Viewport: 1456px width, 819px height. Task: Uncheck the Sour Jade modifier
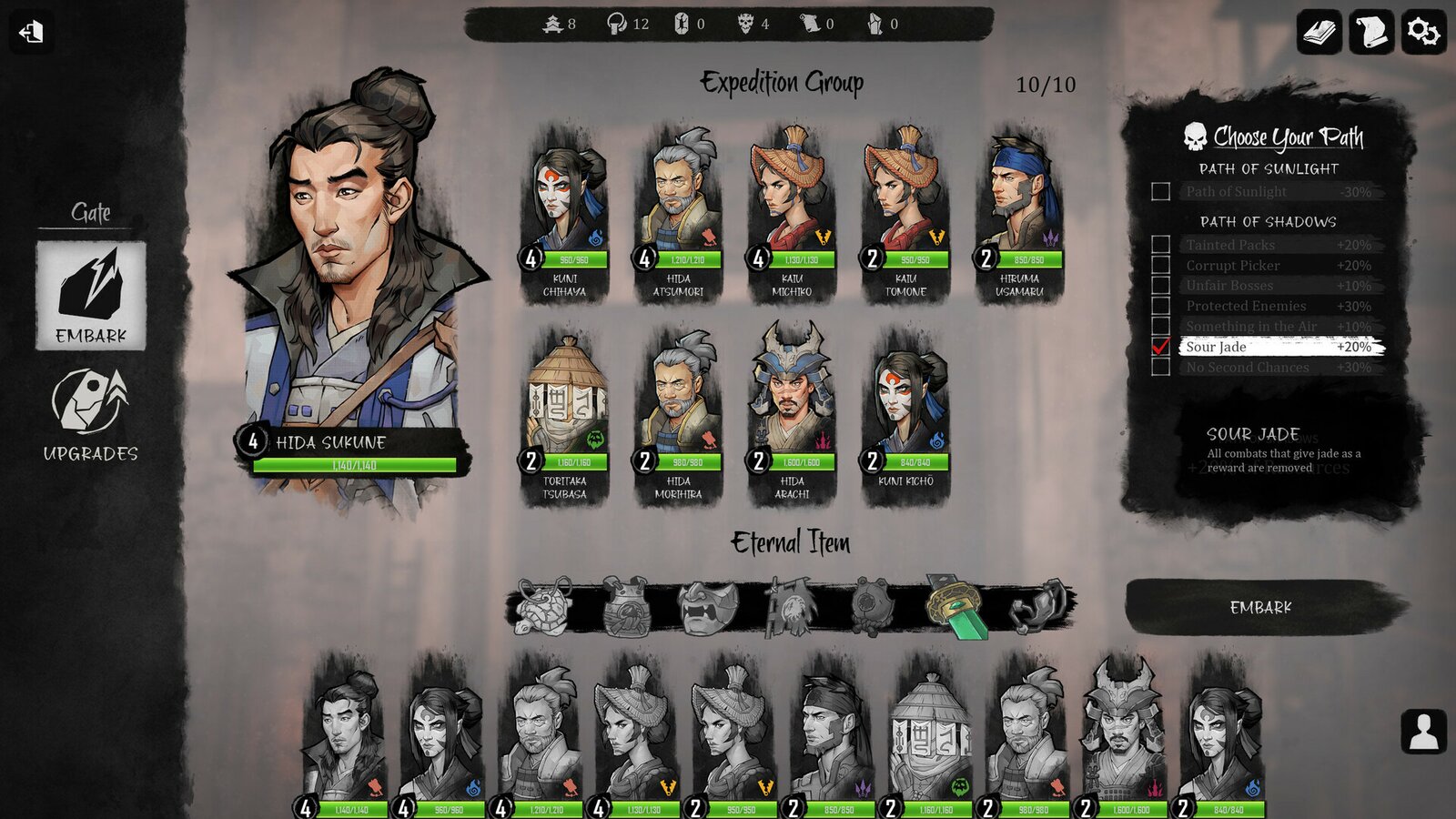coord(1158,347)
